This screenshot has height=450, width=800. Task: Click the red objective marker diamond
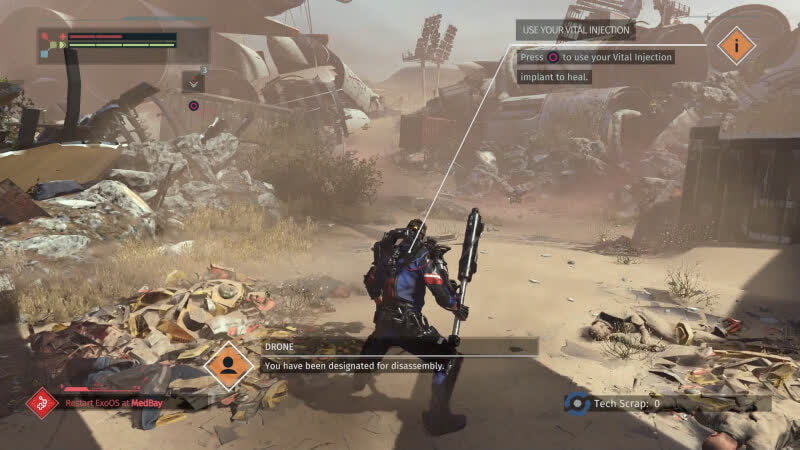click(x=41, y=403)
